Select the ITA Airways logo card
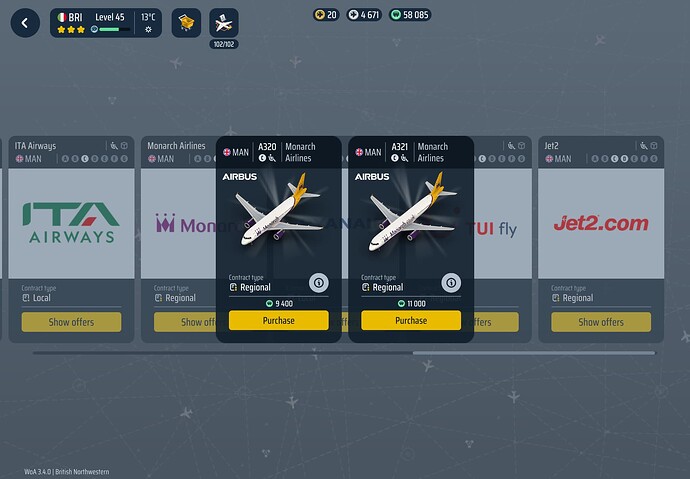This screenshot has width=690, height=479. [x=71, y=222]
